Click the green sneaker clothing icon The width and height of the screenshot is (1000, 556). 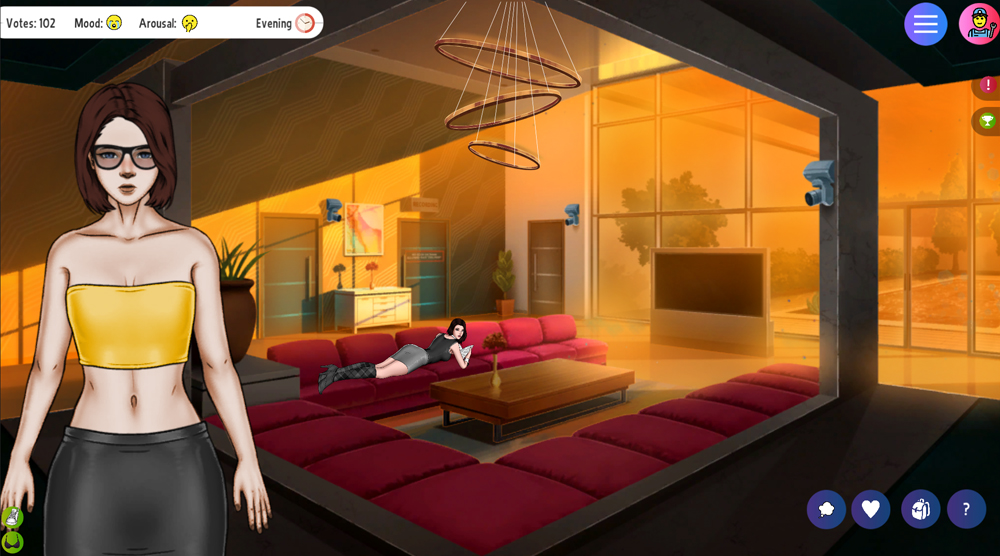click(12, 518)
